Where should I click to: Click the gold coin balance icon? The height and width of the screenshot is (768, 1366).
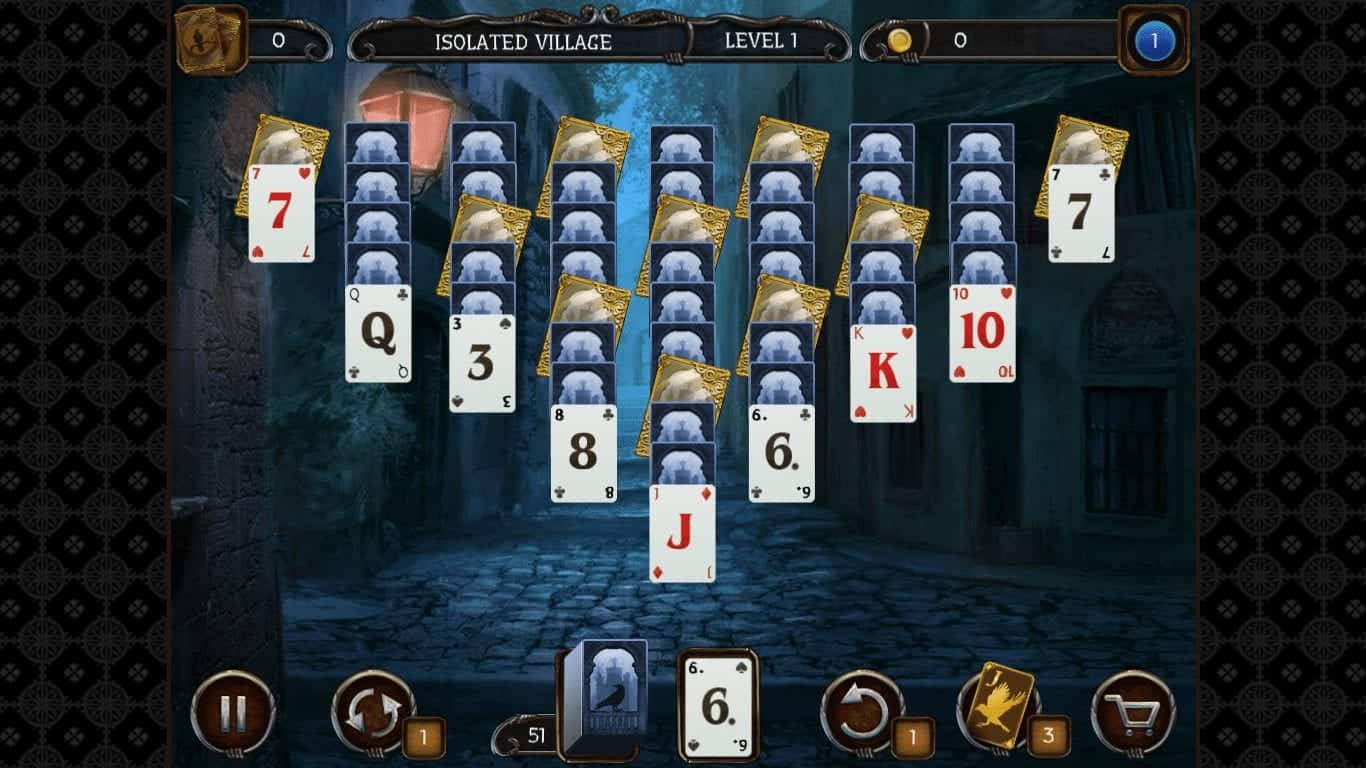pos(899,40)
